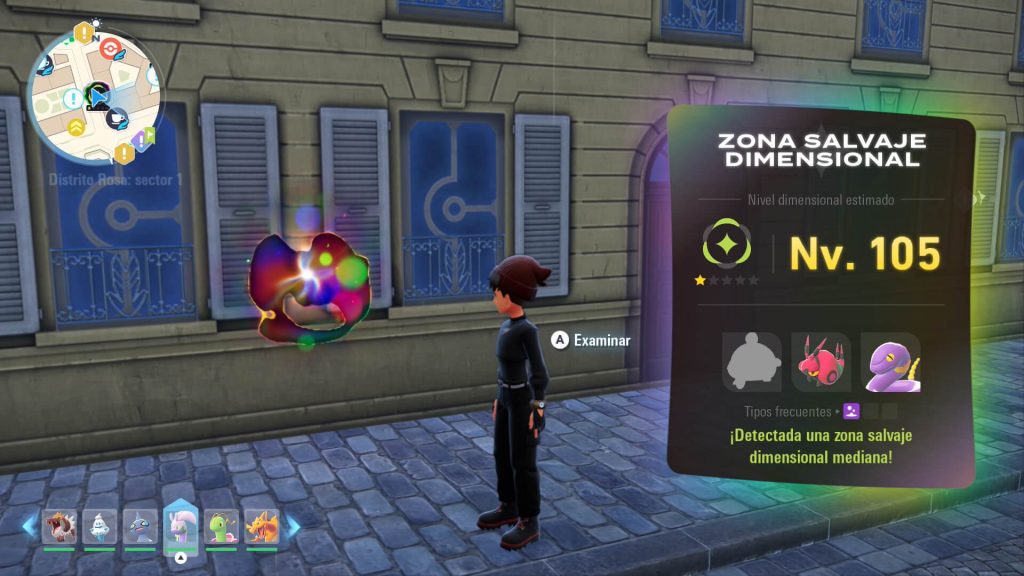Select the Charizard party slot
1024x576 pixels.
(262, 525)
